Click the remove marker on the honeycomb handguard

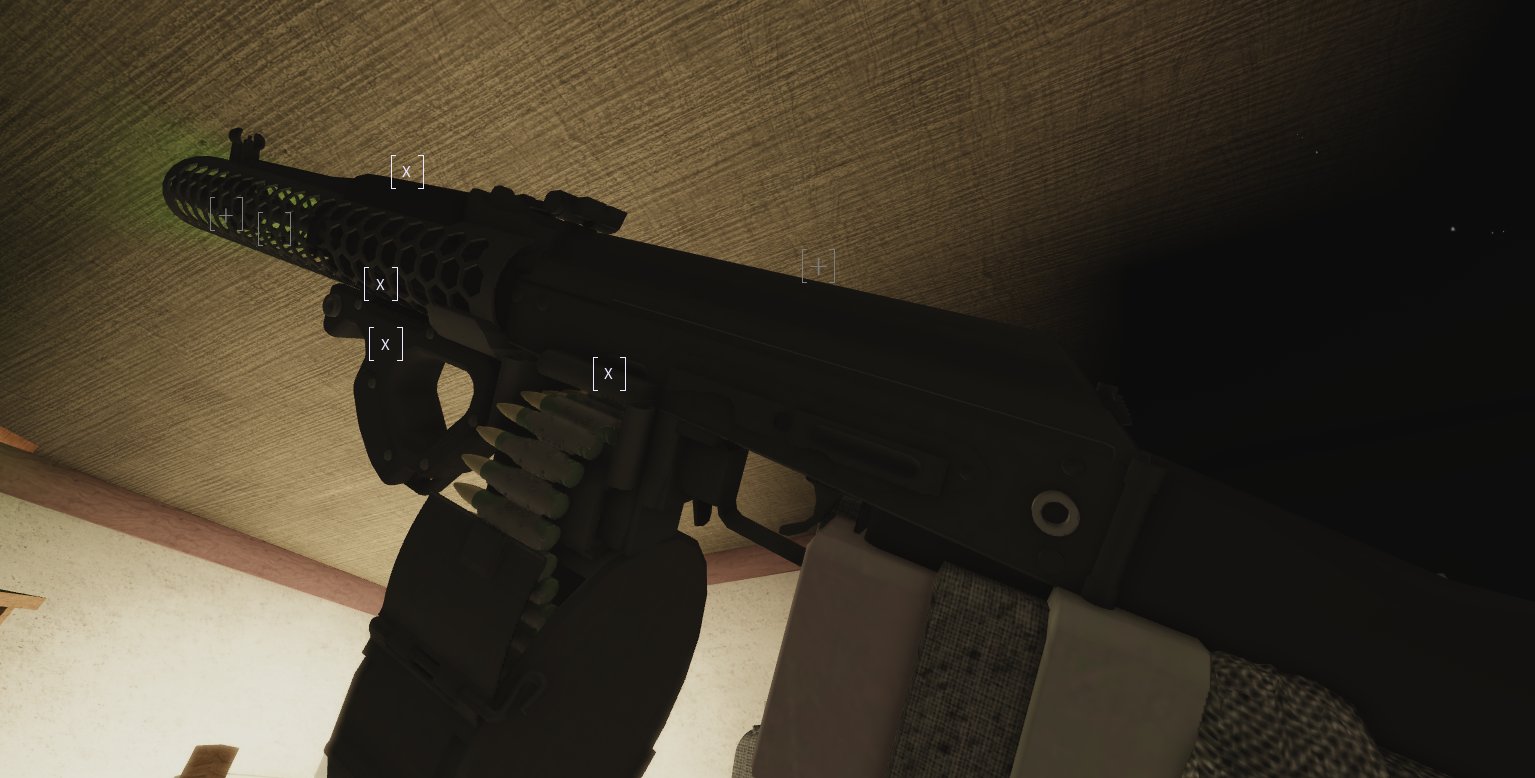click(380, 284)
